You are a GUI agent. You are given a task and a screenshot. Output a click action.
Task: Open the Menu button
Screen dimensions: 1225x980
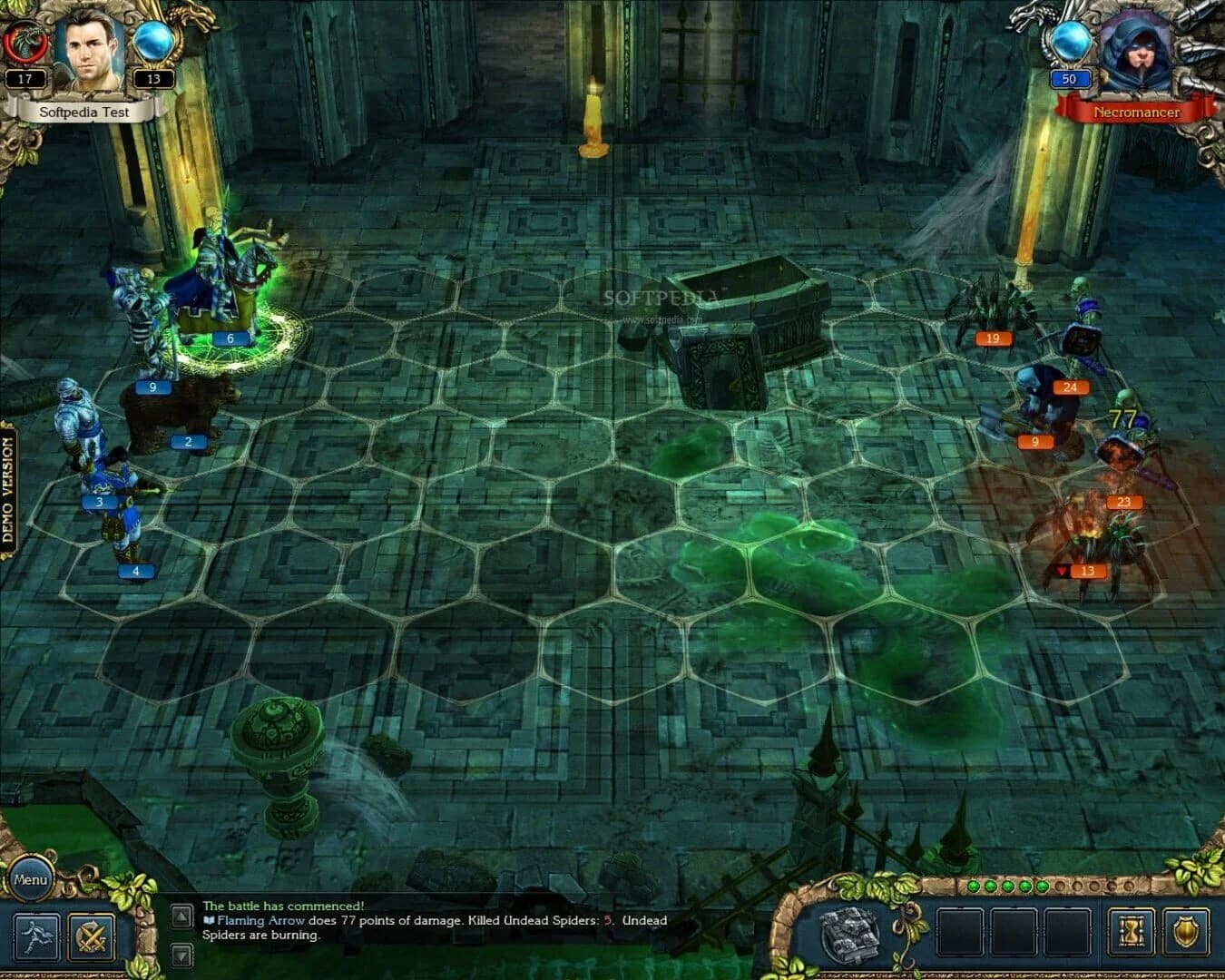[x=32, y=878]
